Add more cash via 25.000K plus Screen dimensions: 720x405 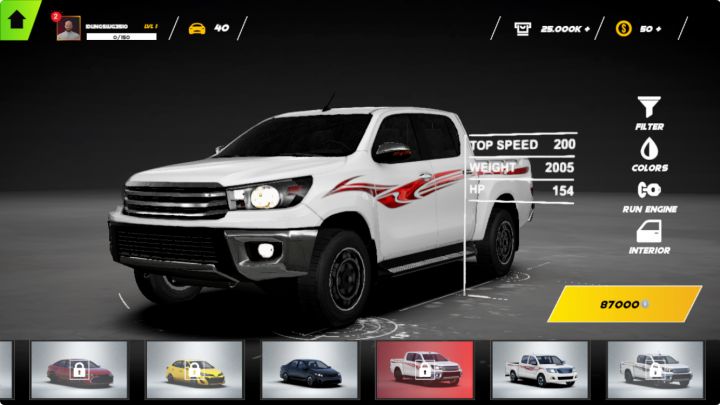click(551, 28)
